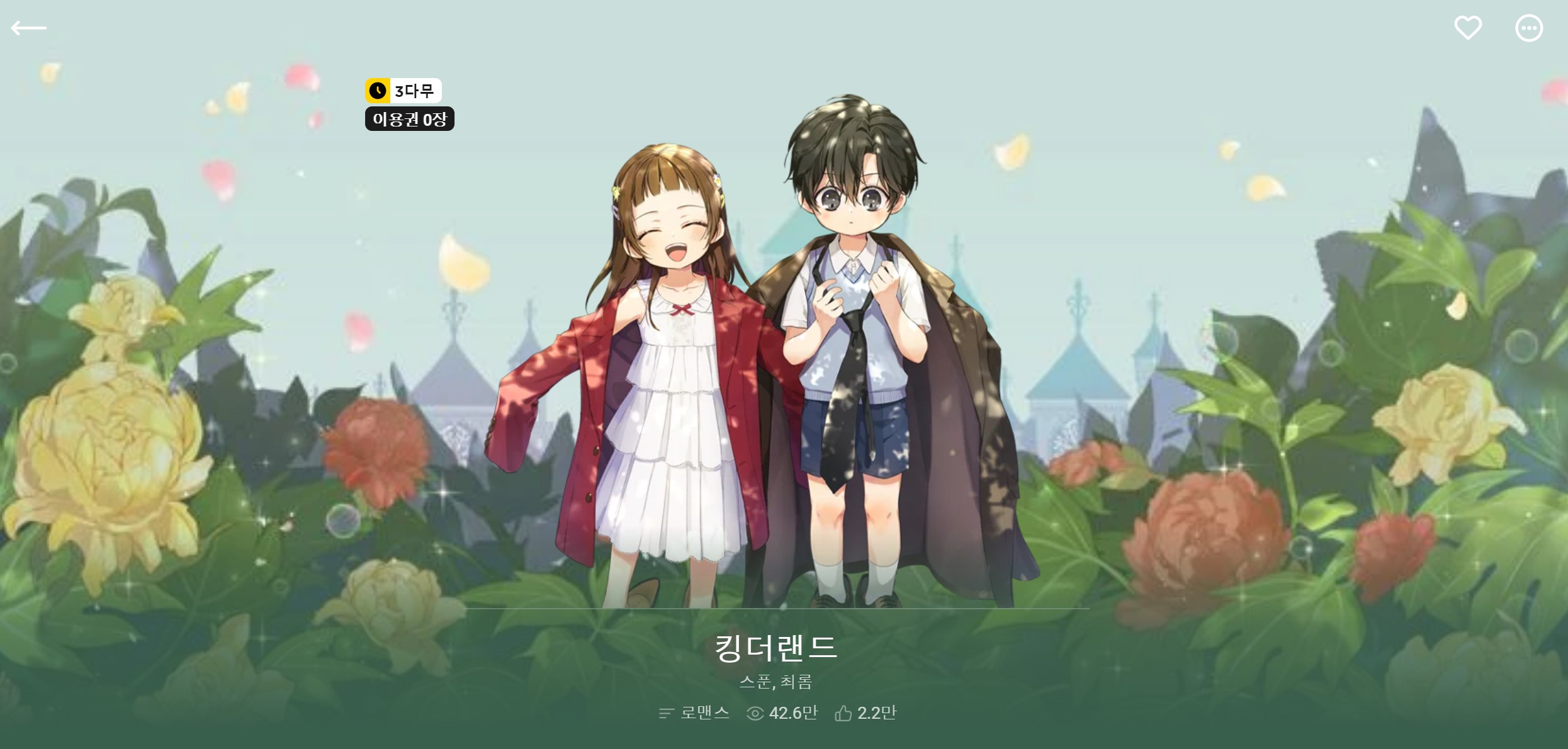Toggle favorite for 킹더랜드 with the heart
Image resolution: width=1568 pixels, height=749 pixels.
point(1468,28)
